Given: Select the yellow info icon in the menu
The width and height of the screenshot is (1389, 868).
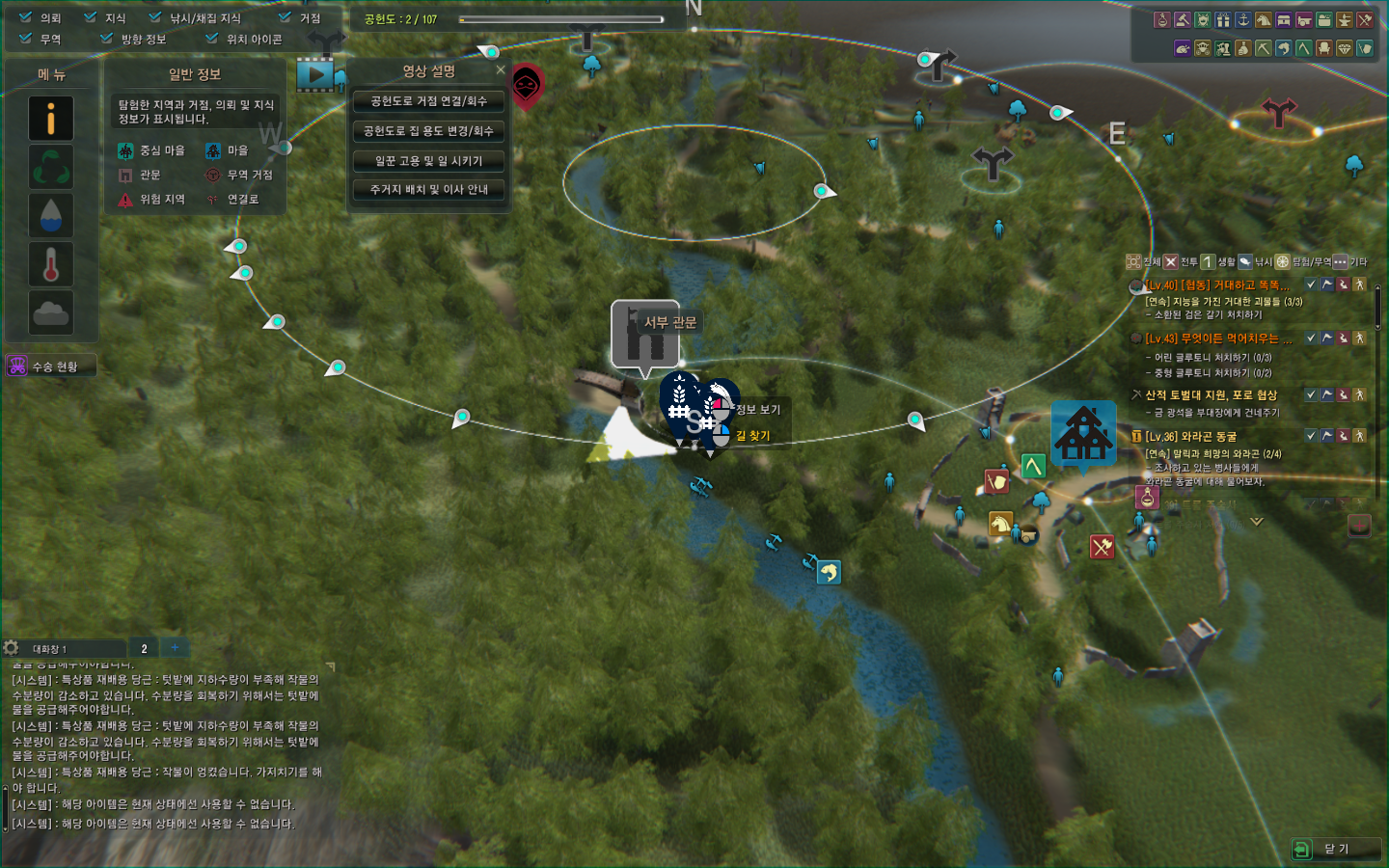Looking at the screenshot, I should tap(51, 118).
